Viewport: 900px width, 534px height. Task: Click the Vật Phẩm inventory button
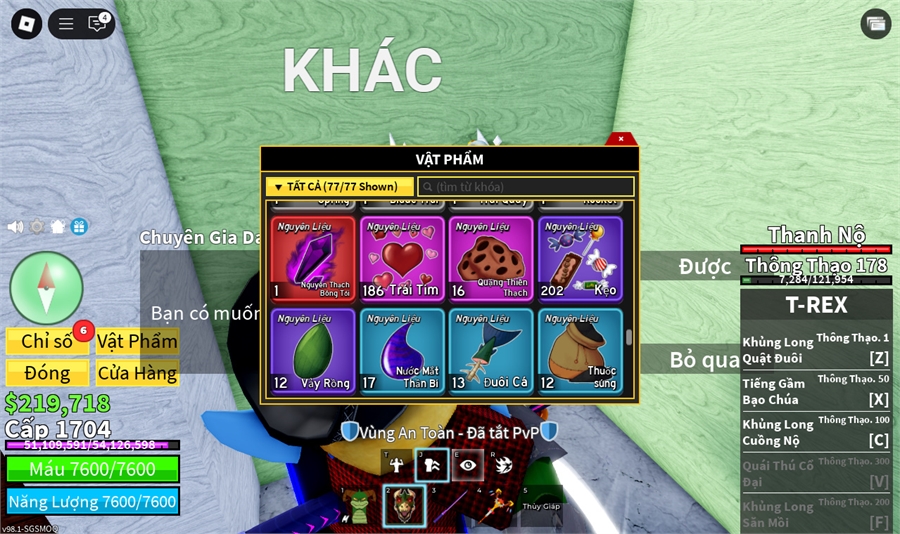pyautogui.click(x=137, y=341)
